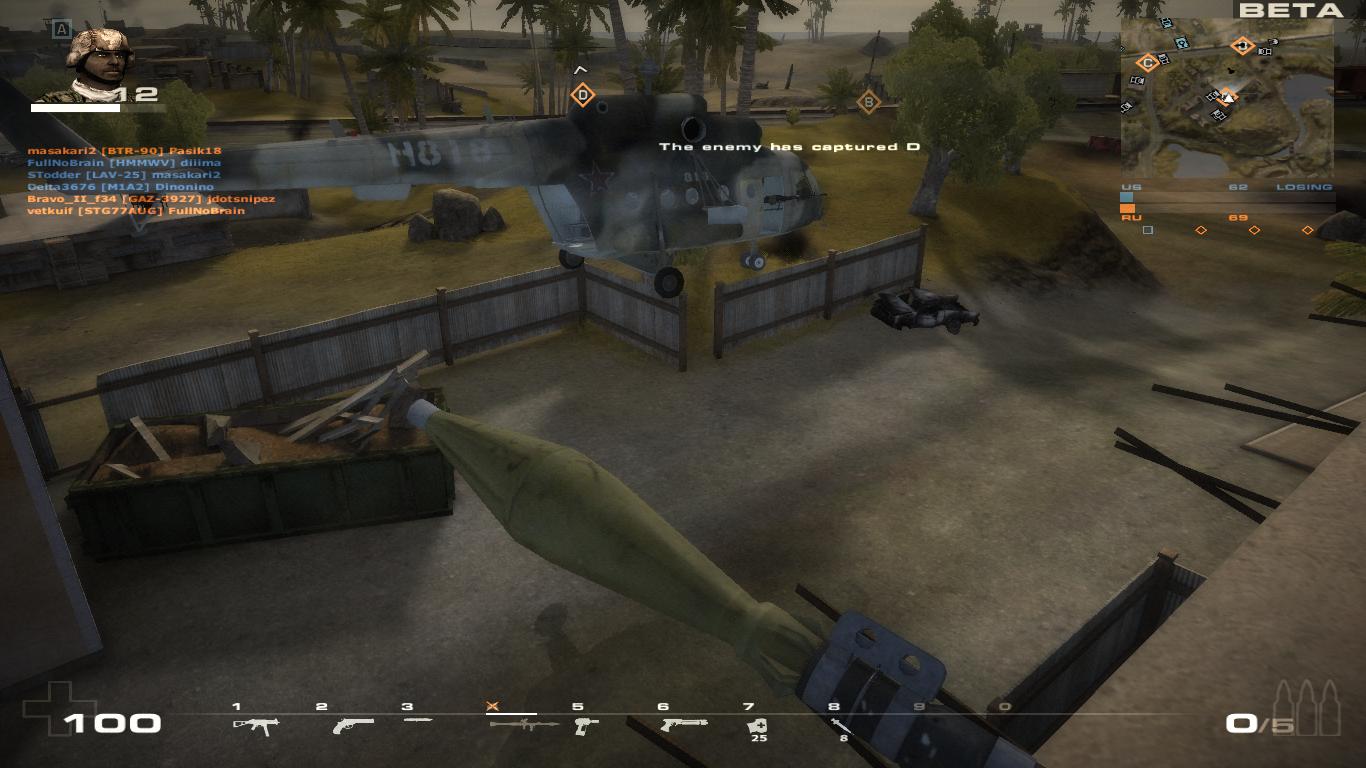Switch to the shotgun in slot 6
1366x768 pixels.
683,724
